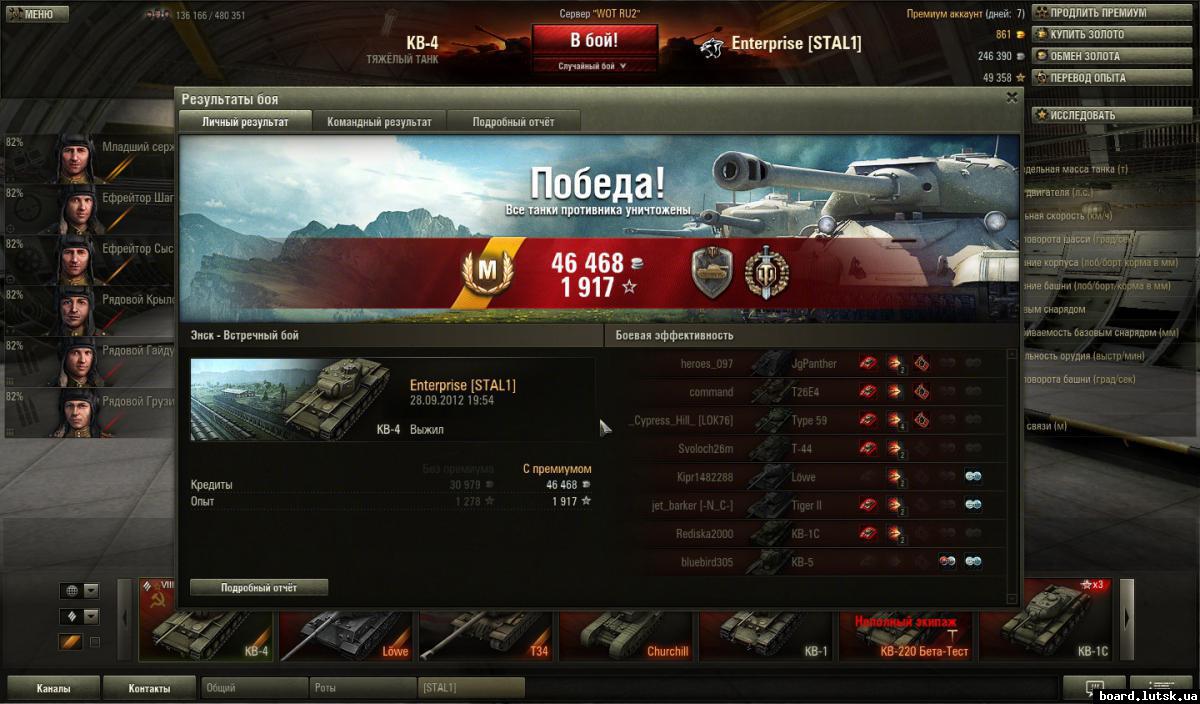Switch to Командный результат tab

point(379,122)
